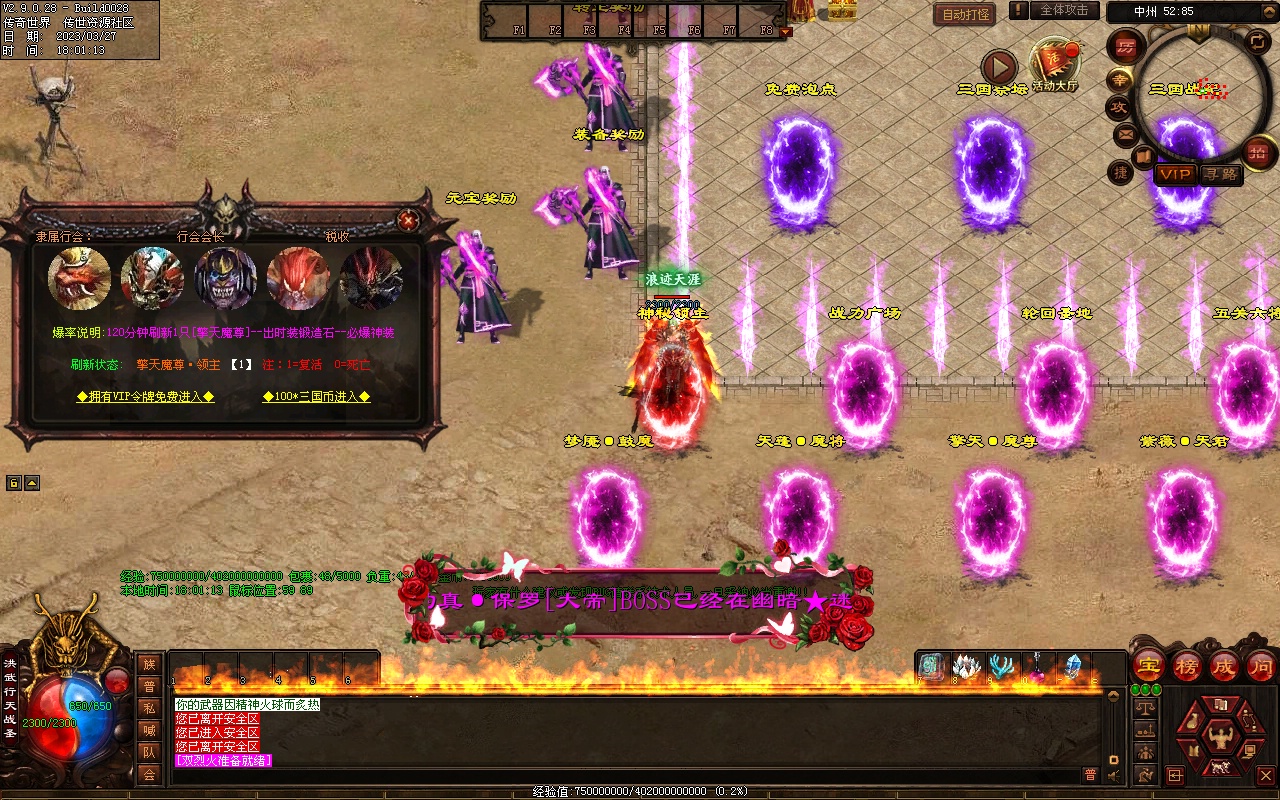
Task: Open the VIP button under the minimap
Action: click(1175, 174)
